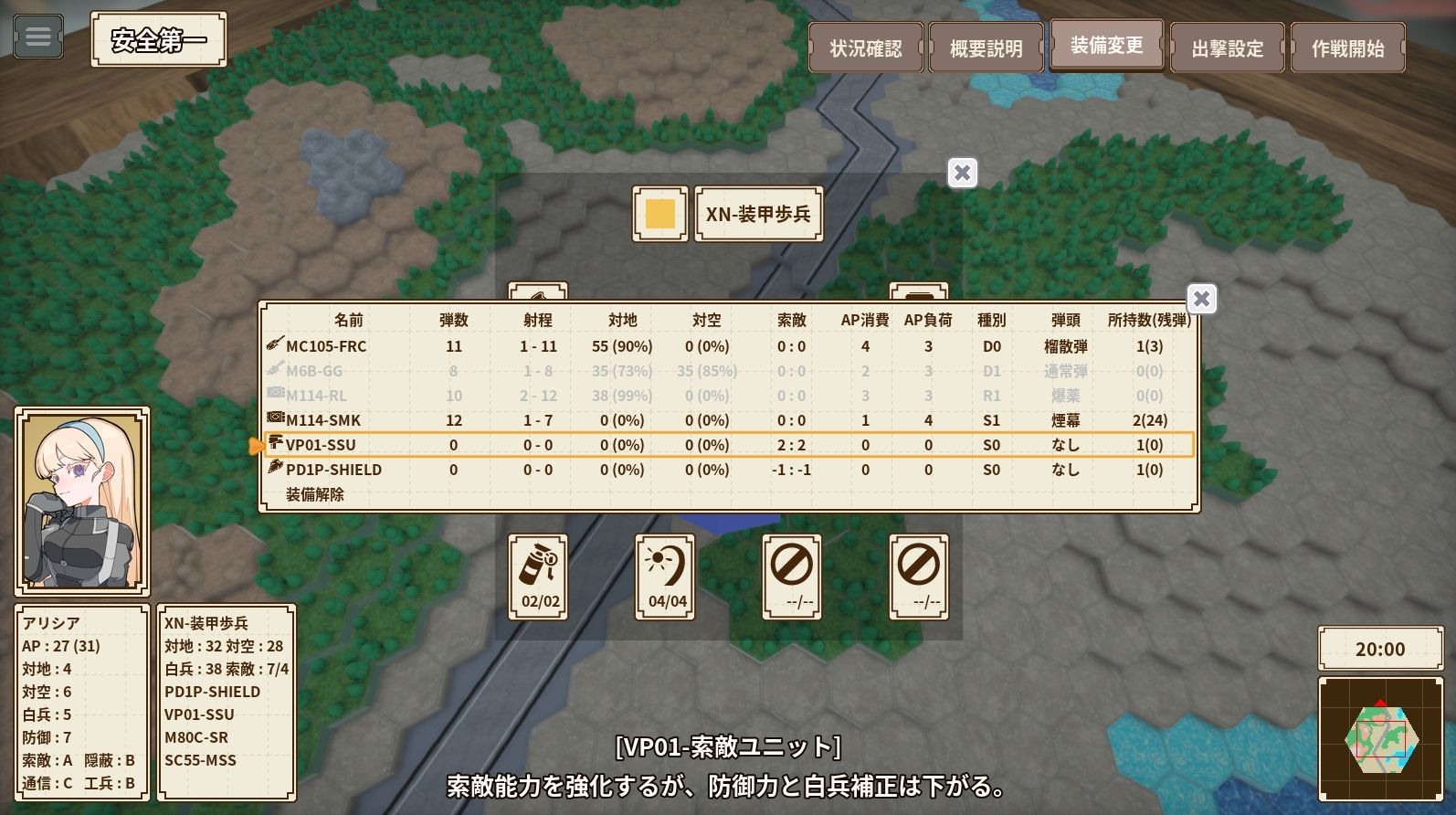Open the hamburger menu in the top-left corner

coord(37,37)
